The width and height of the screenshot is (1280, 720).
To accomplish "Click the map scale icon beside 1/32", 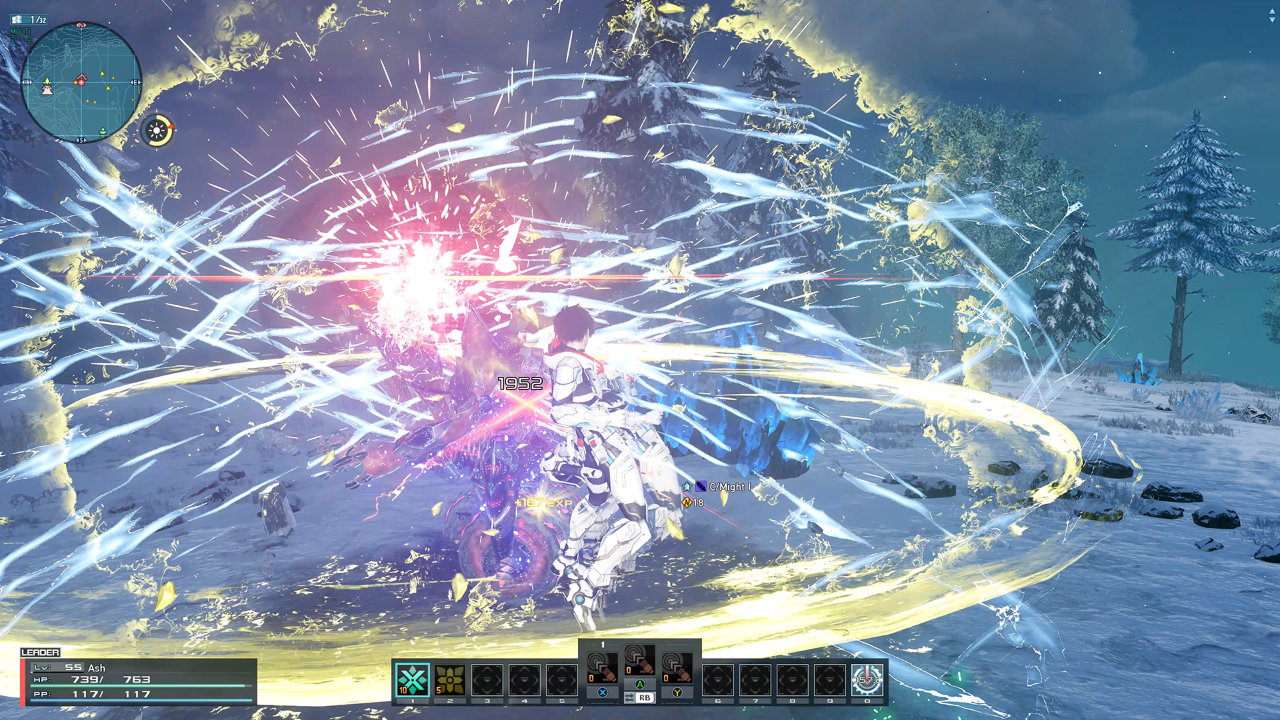I will pos(17,18).
